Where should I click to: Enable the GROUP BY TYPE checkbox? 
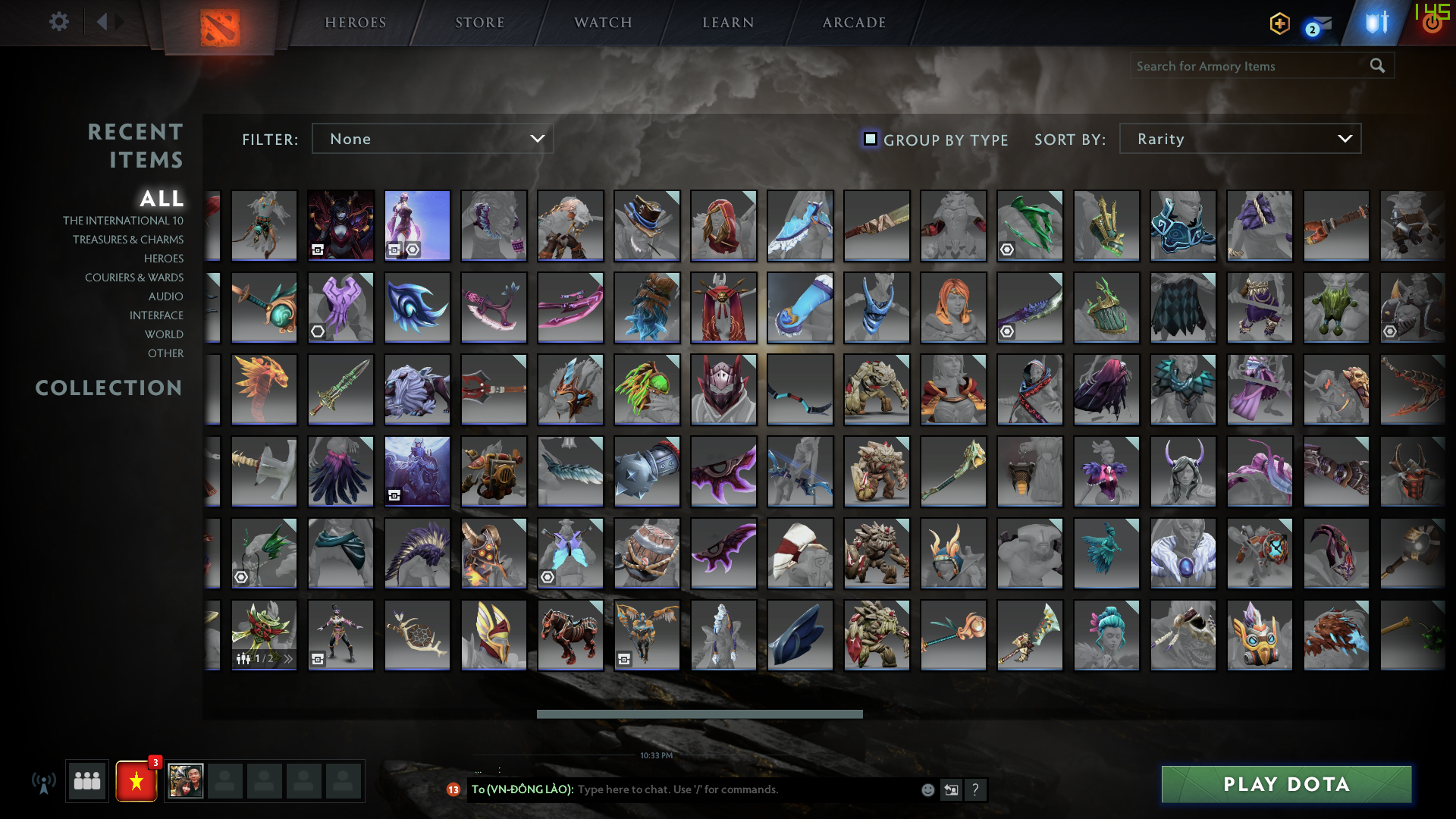(870, 139)
